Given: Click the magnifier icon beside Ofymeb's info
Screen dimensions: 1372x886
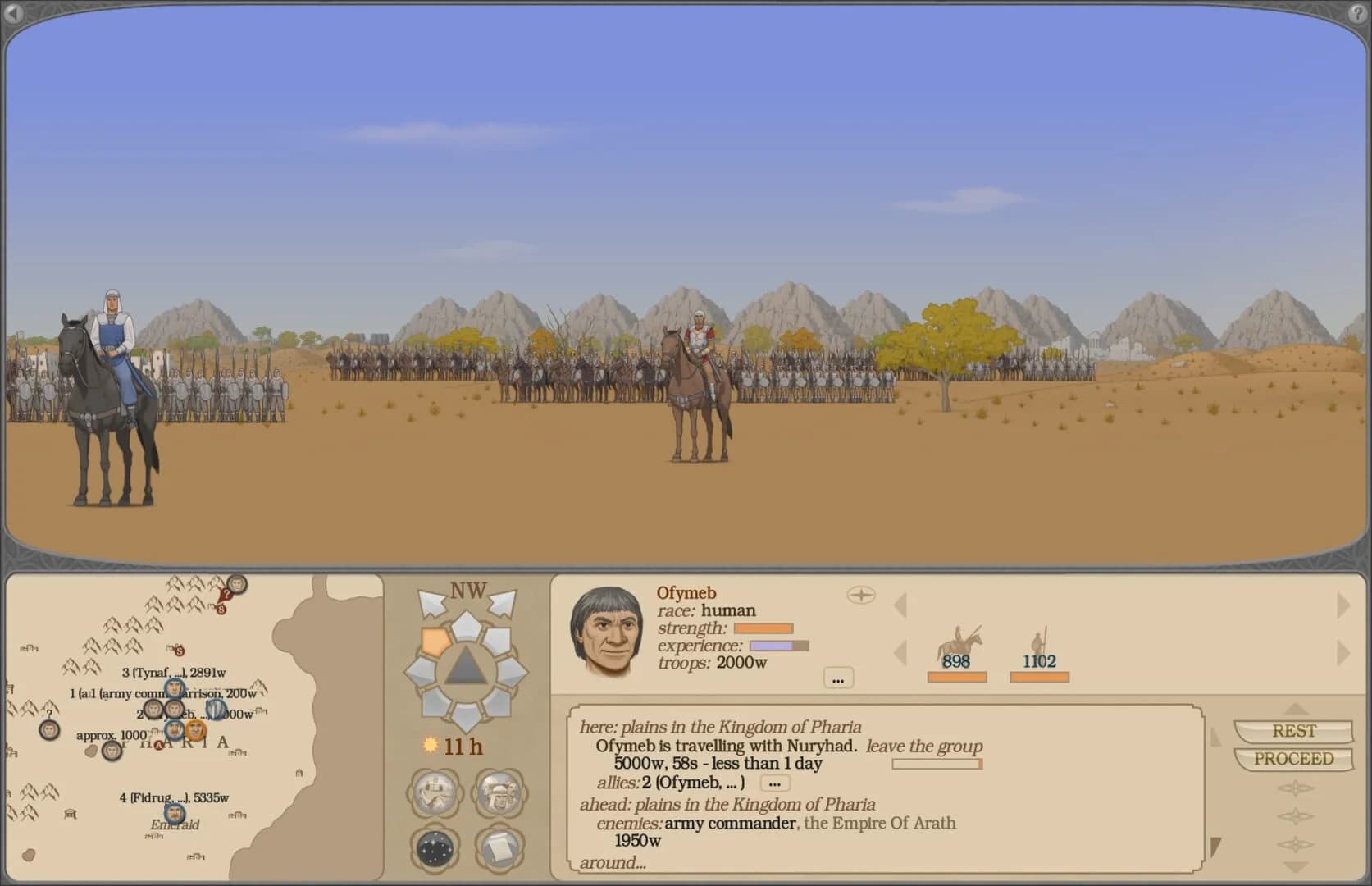Looking at the screenshot, I should 862,595.
